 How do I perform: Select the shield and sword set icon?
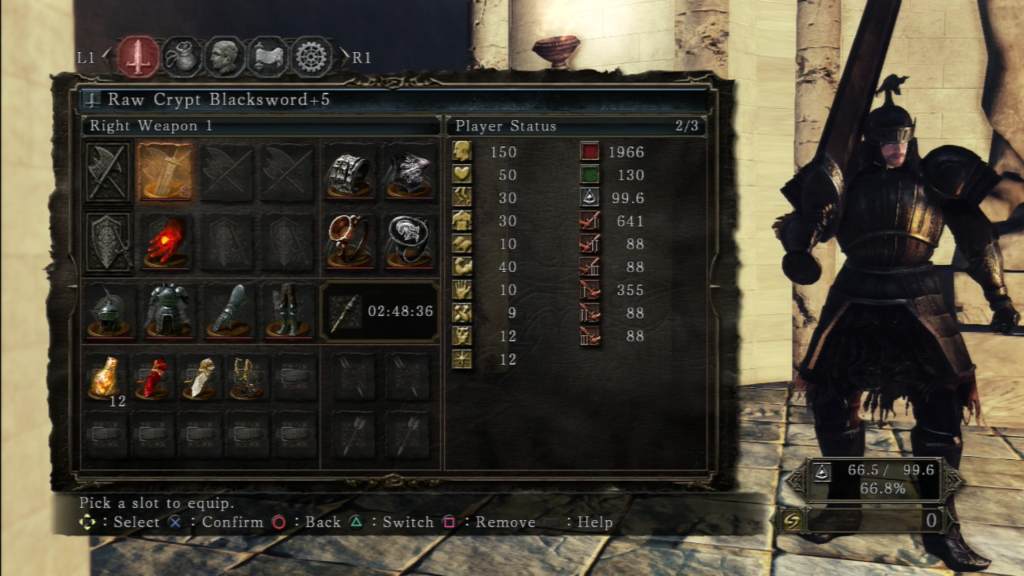(x=107, y=242)
